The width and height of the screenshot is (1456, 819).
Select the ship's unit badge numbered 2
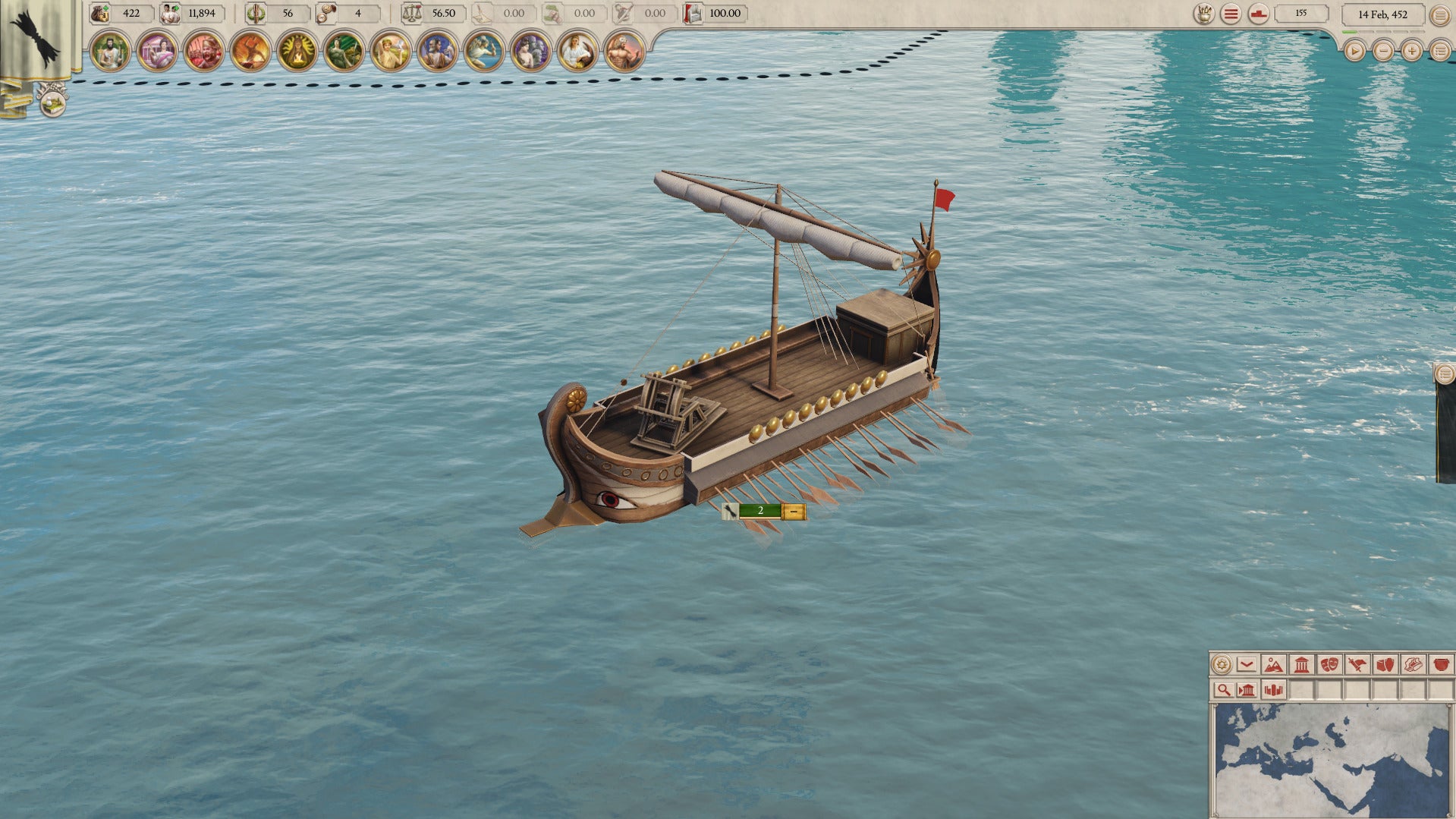[761, 511]
